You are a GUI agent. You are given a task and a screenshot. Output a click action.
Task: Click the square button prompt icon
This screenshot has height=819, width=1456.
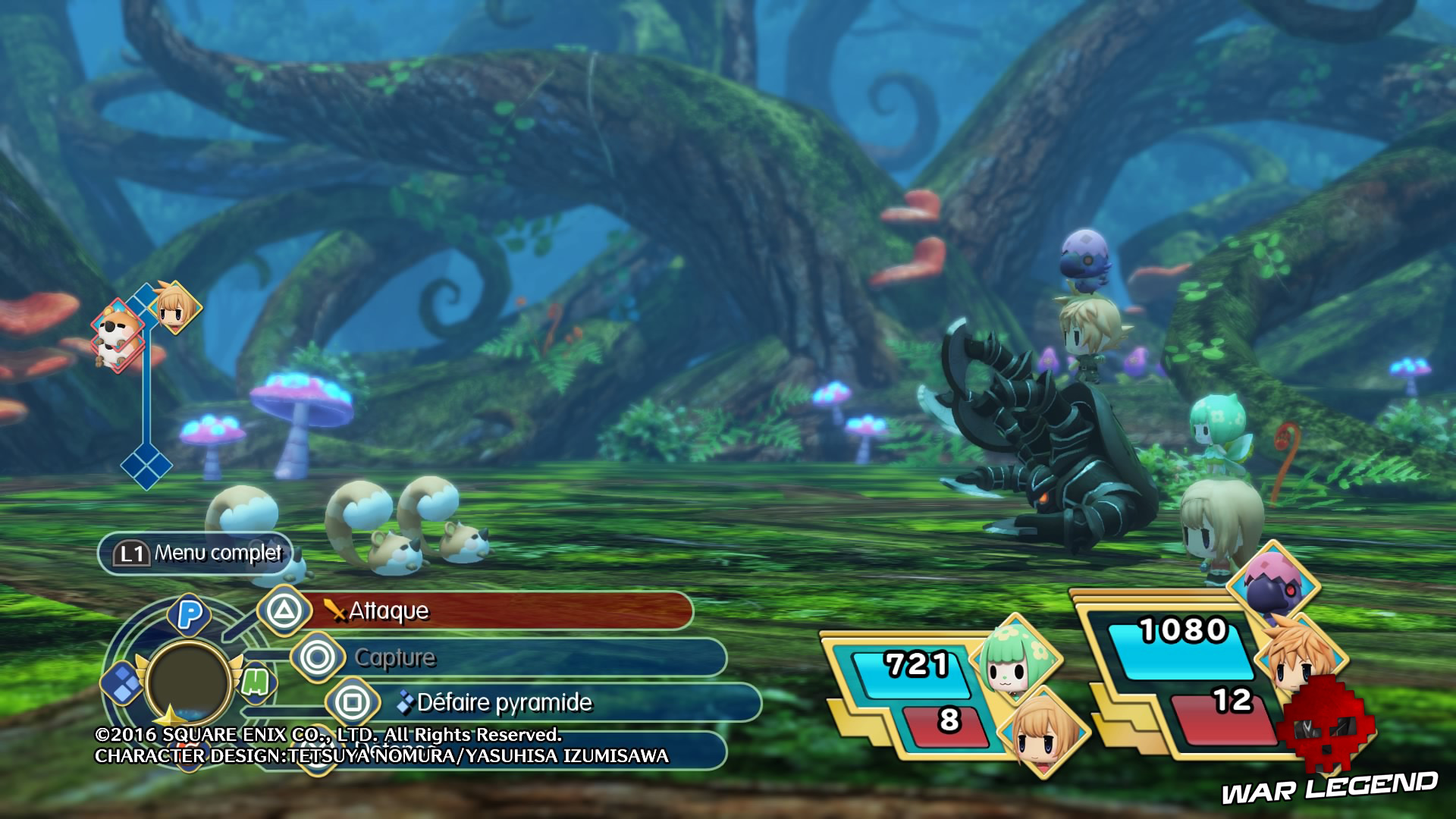coord(352,702)
